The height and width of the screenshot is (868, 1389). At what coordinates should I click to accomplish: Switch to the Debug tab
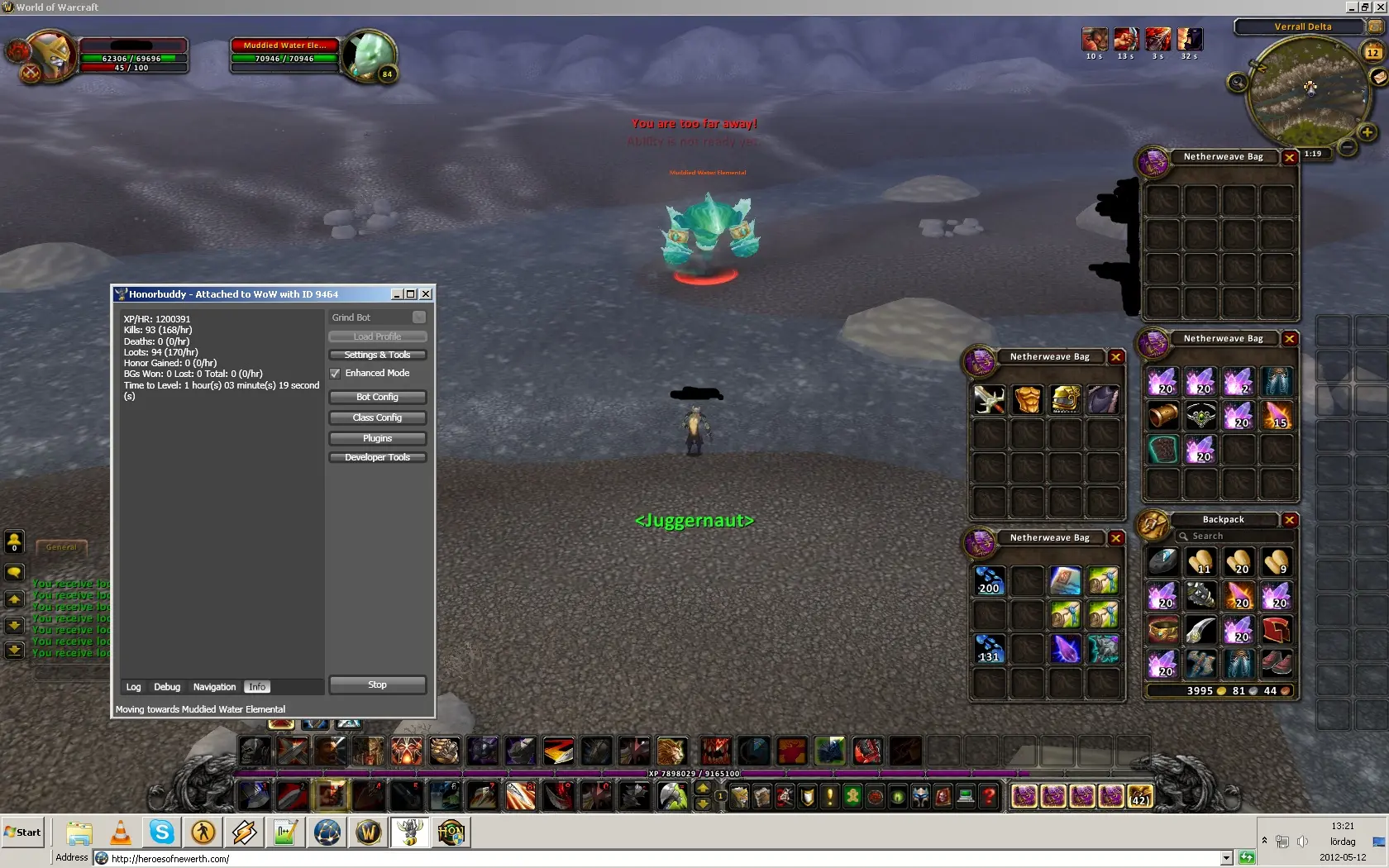pyautogui.click(x=166, y=687)
